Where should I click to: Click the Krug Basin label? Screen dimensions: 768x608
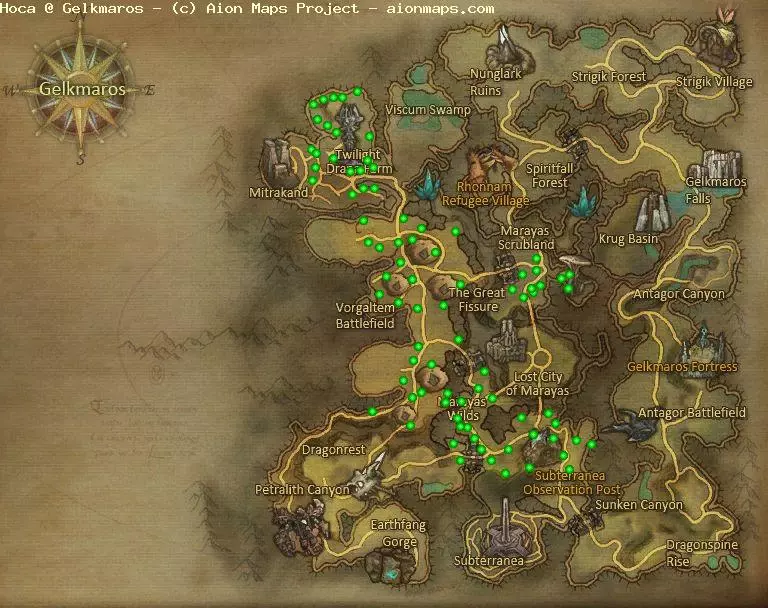(x=628, y=239)
